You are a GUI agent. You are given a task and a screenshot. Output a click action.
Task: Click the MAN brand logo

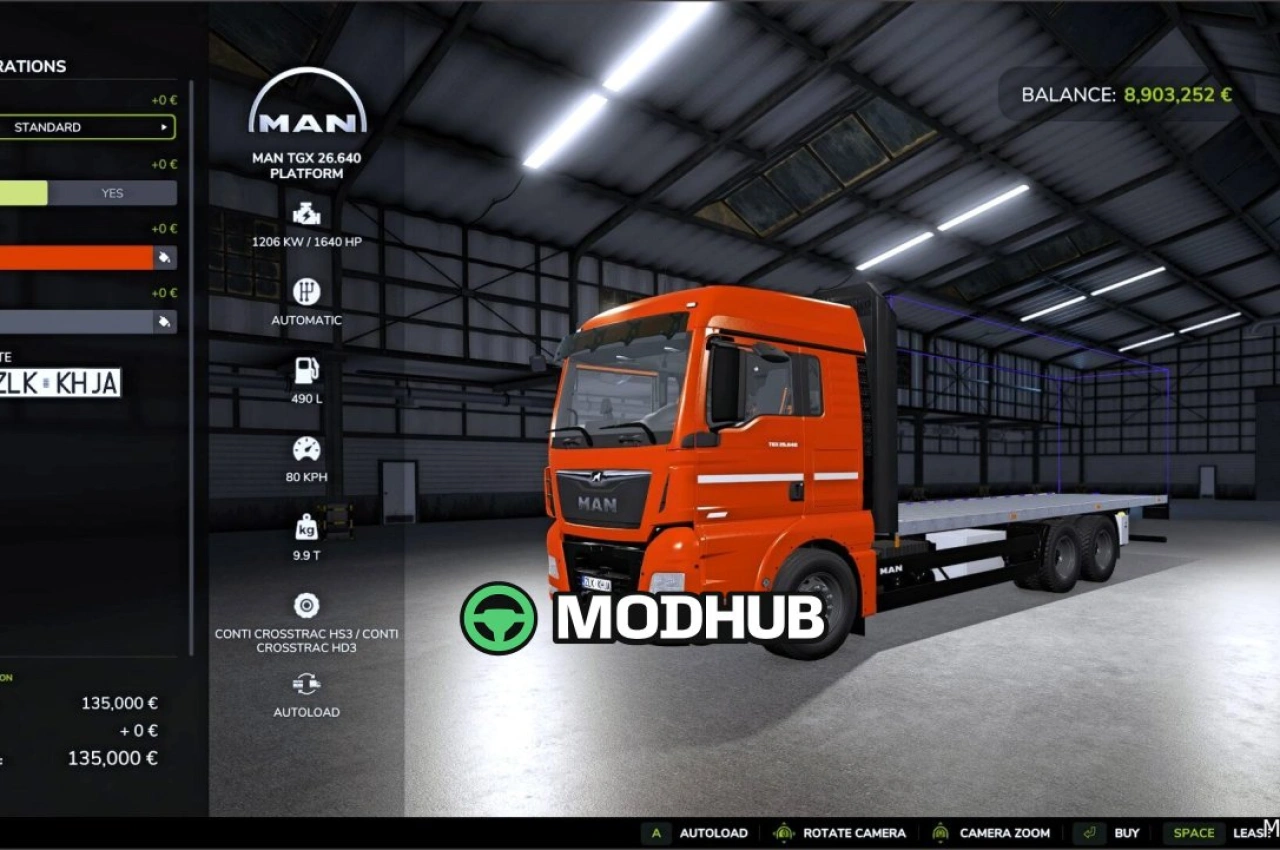(305, 105)
